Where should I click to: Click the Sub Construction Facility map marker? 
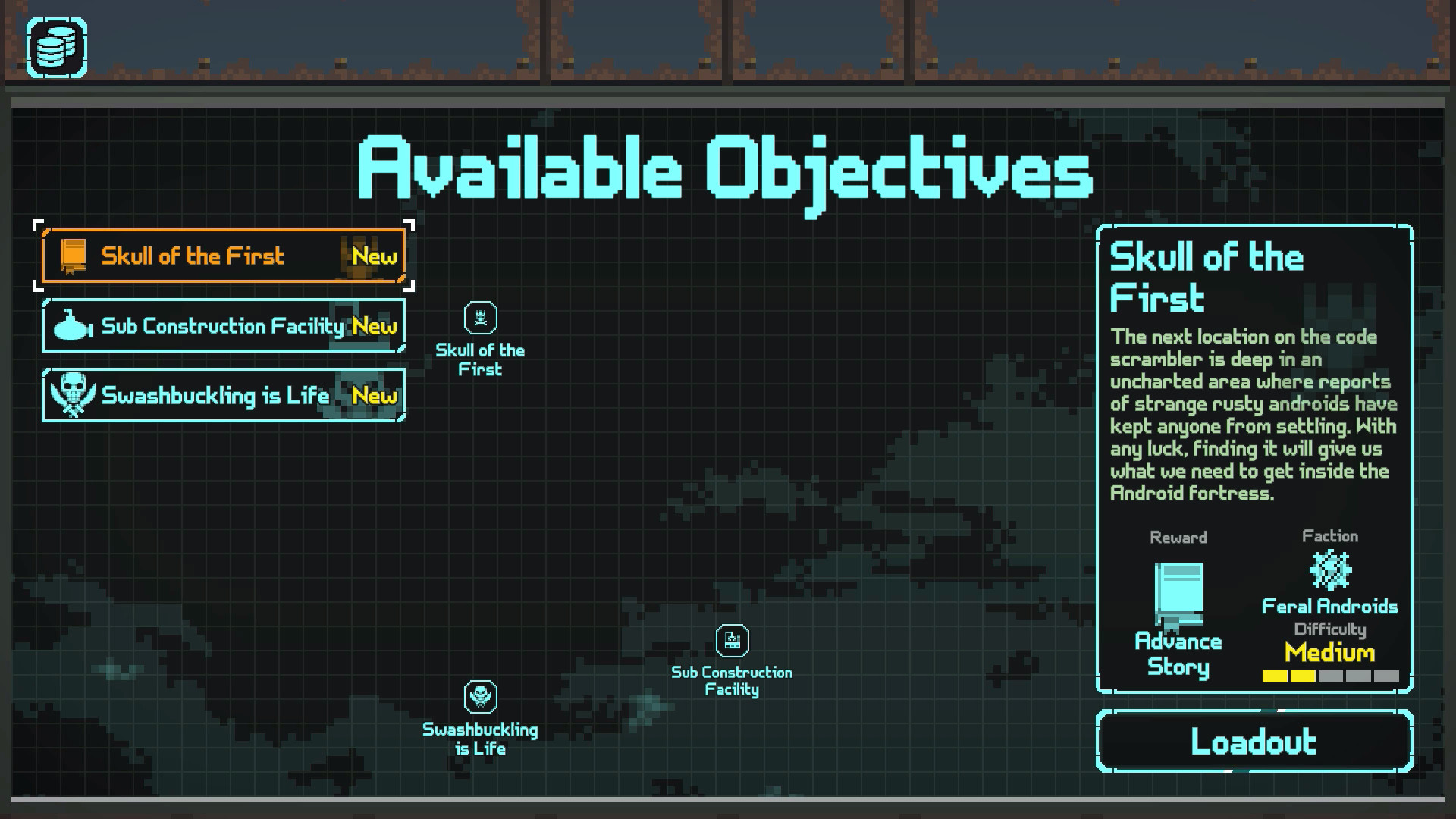[731, 642]
